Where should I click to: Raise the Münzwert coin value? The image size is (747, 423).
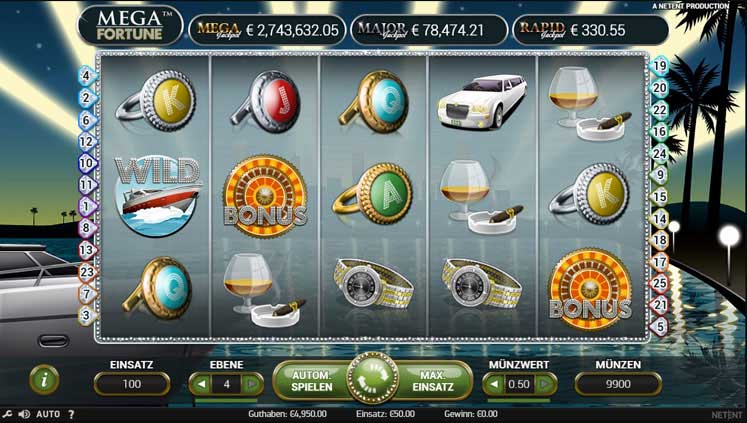[545, 384]
